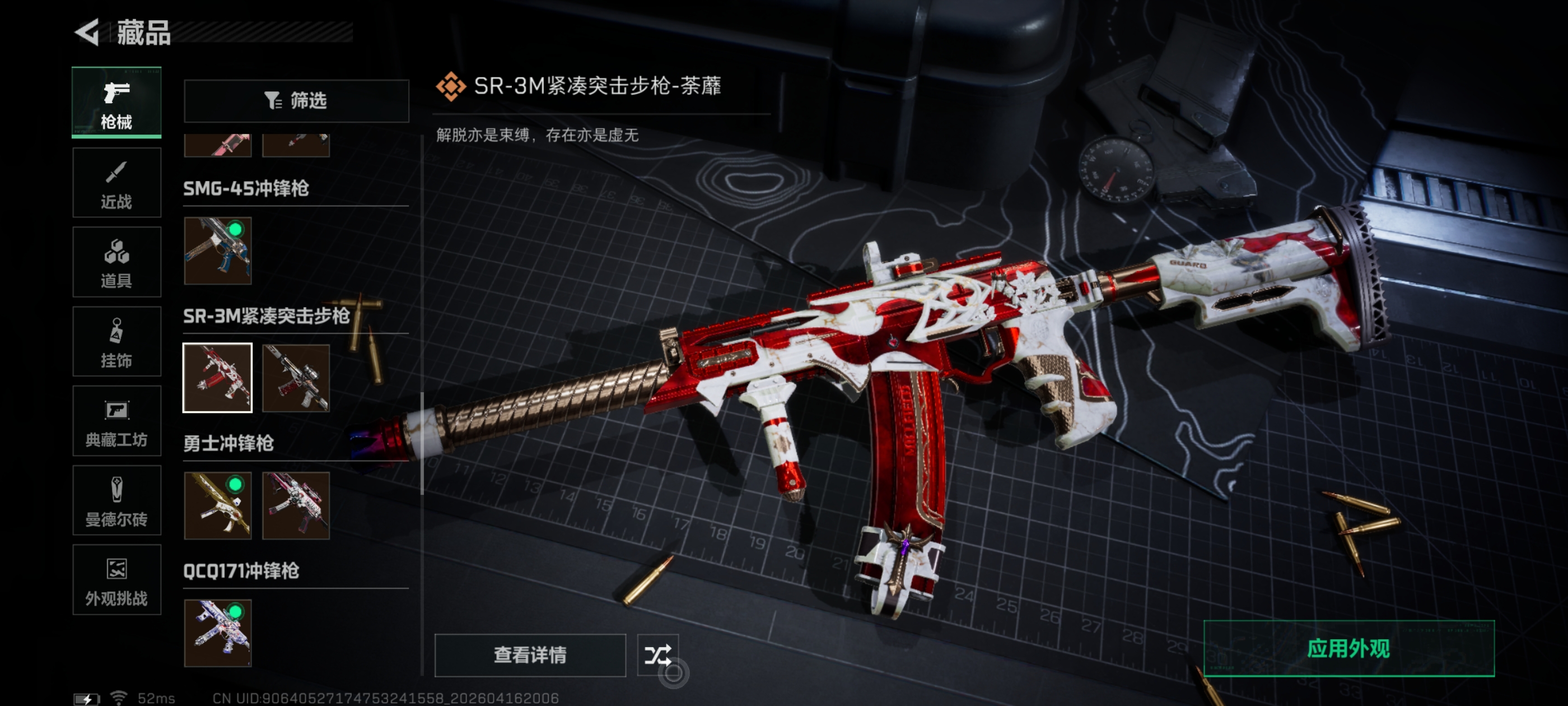Open the 近战 melee category
This screenshot has width=1568, height=706.
coord(116,183)
